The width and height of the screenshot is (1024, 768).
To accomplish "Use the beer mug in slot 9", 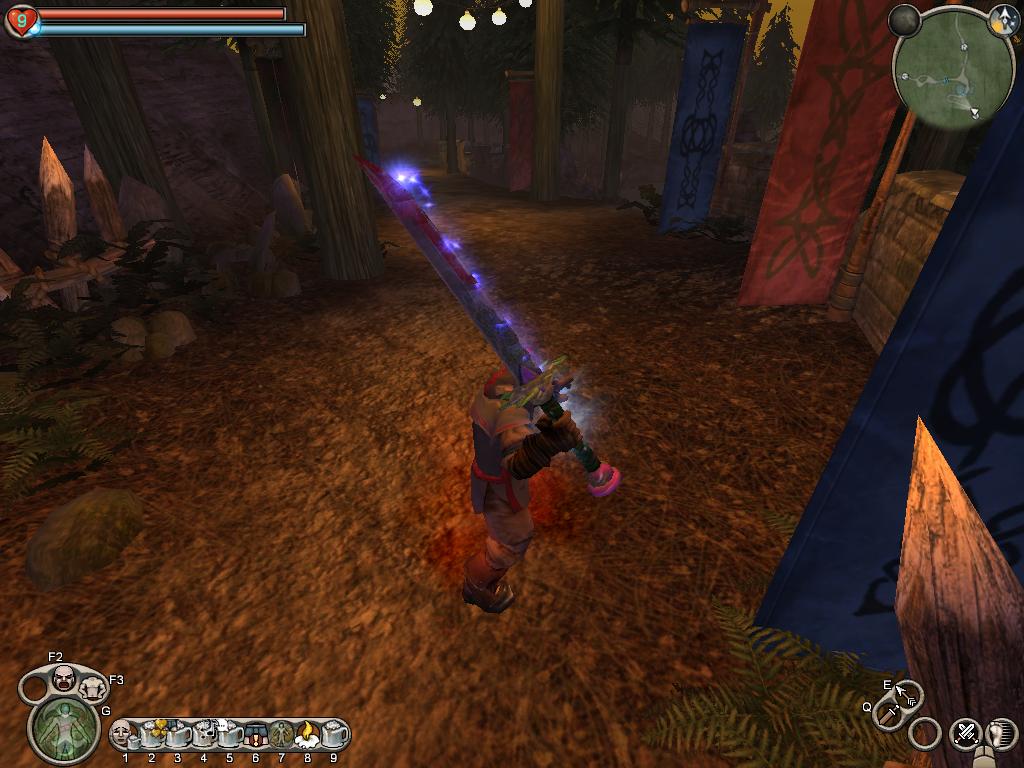I will coord(334,734).
